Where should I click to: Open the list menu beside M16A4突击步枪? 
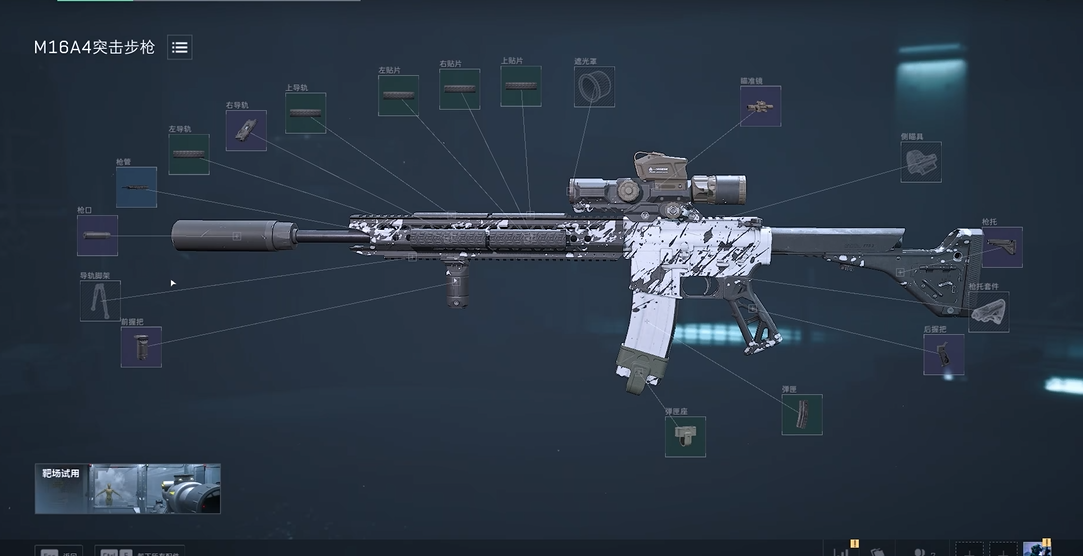click(x=179, y=47)
